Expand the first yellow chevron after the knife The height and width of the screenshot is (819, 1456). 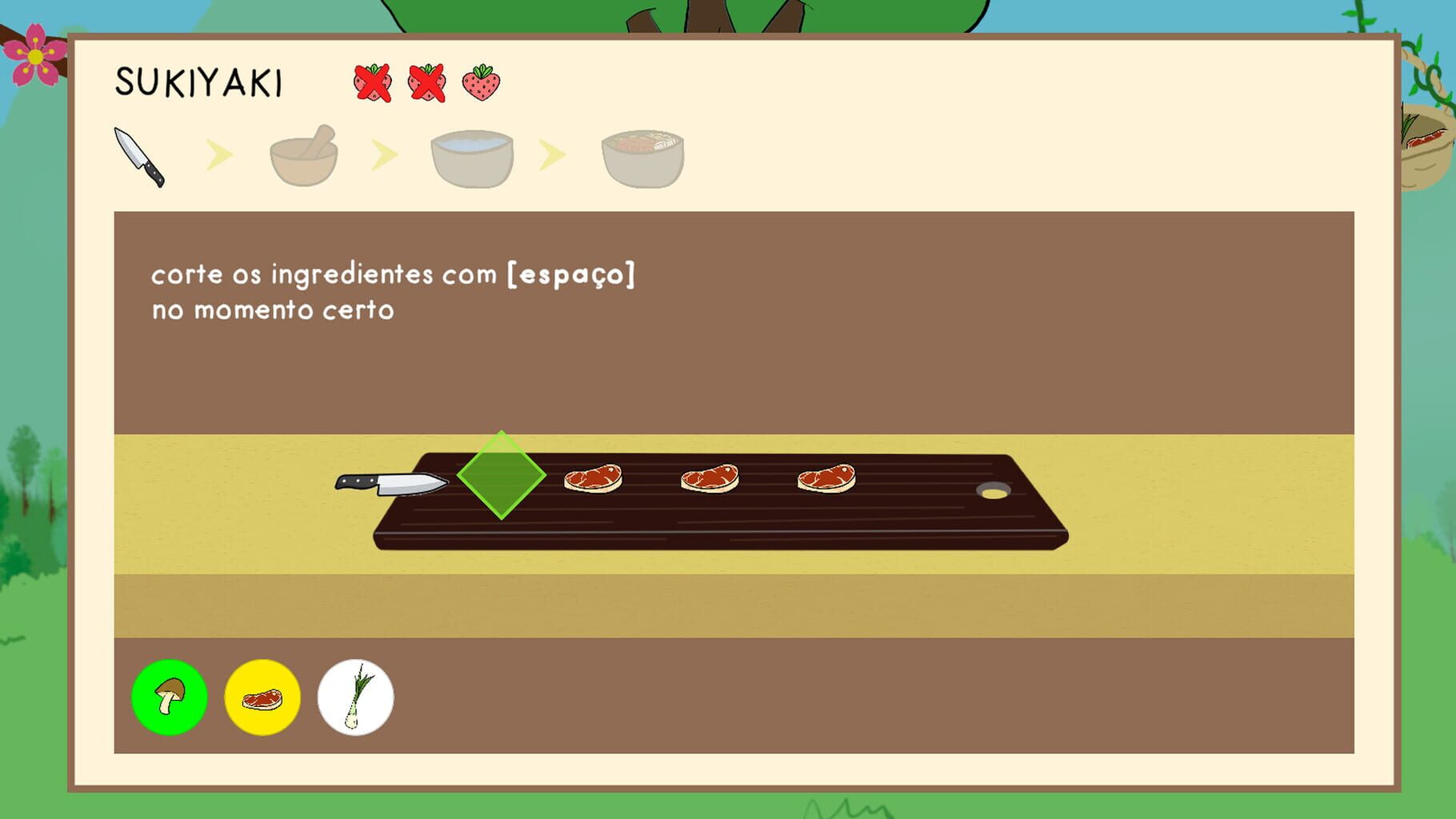click(x=220, y=154)
